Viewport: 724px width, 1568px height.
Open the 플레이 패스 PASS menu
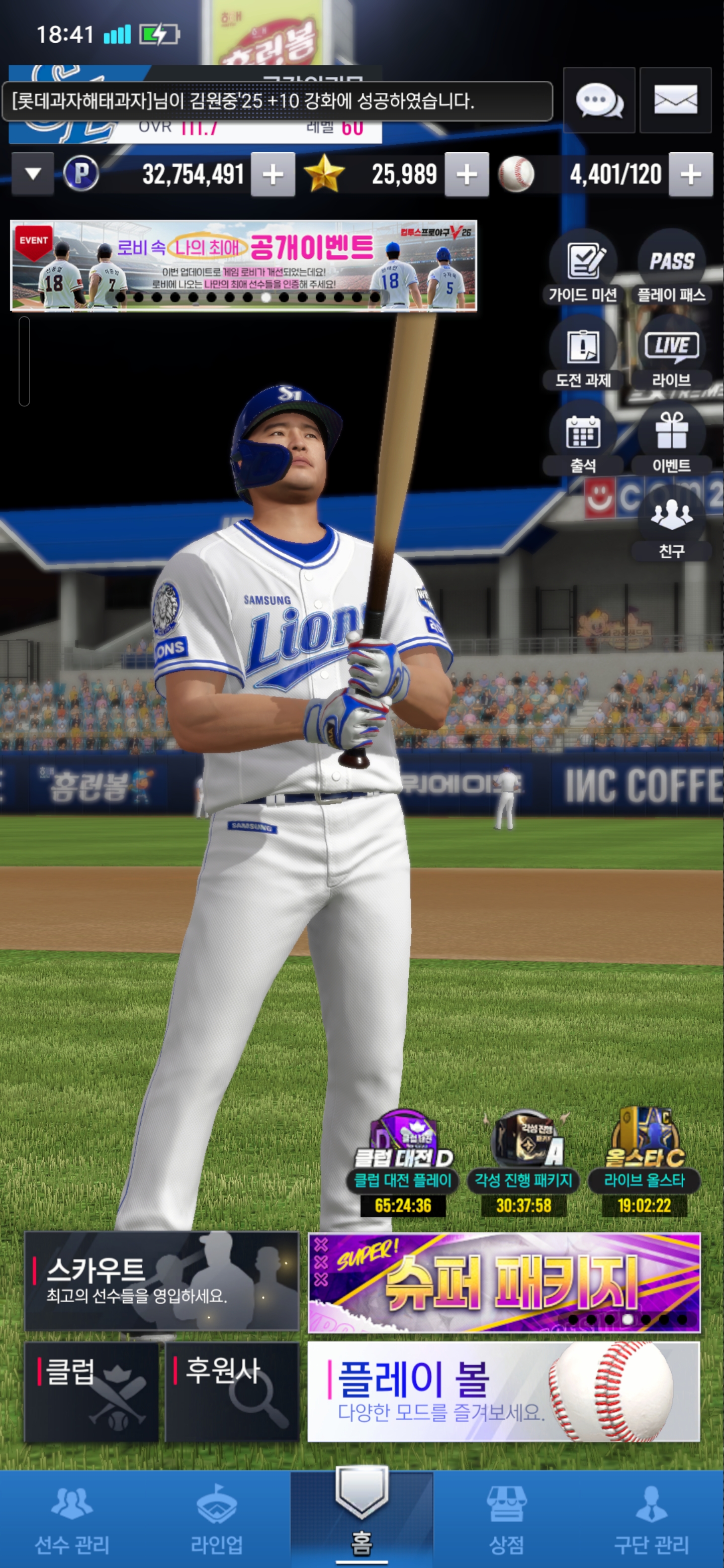(671, 268)
